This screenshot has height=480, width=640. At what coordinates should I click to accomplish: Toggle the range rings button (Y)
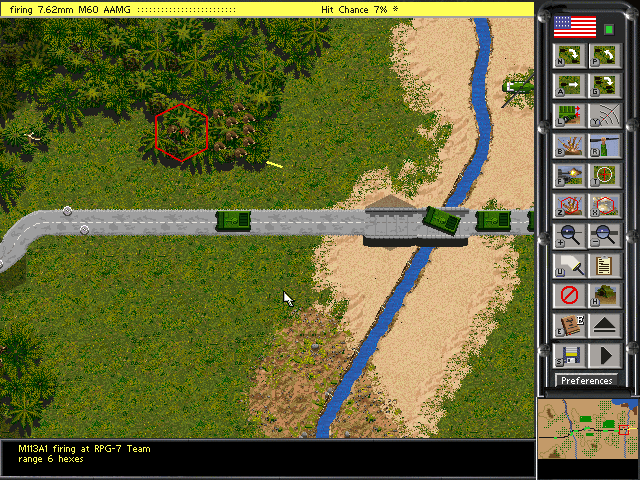[x=604, y=116]
